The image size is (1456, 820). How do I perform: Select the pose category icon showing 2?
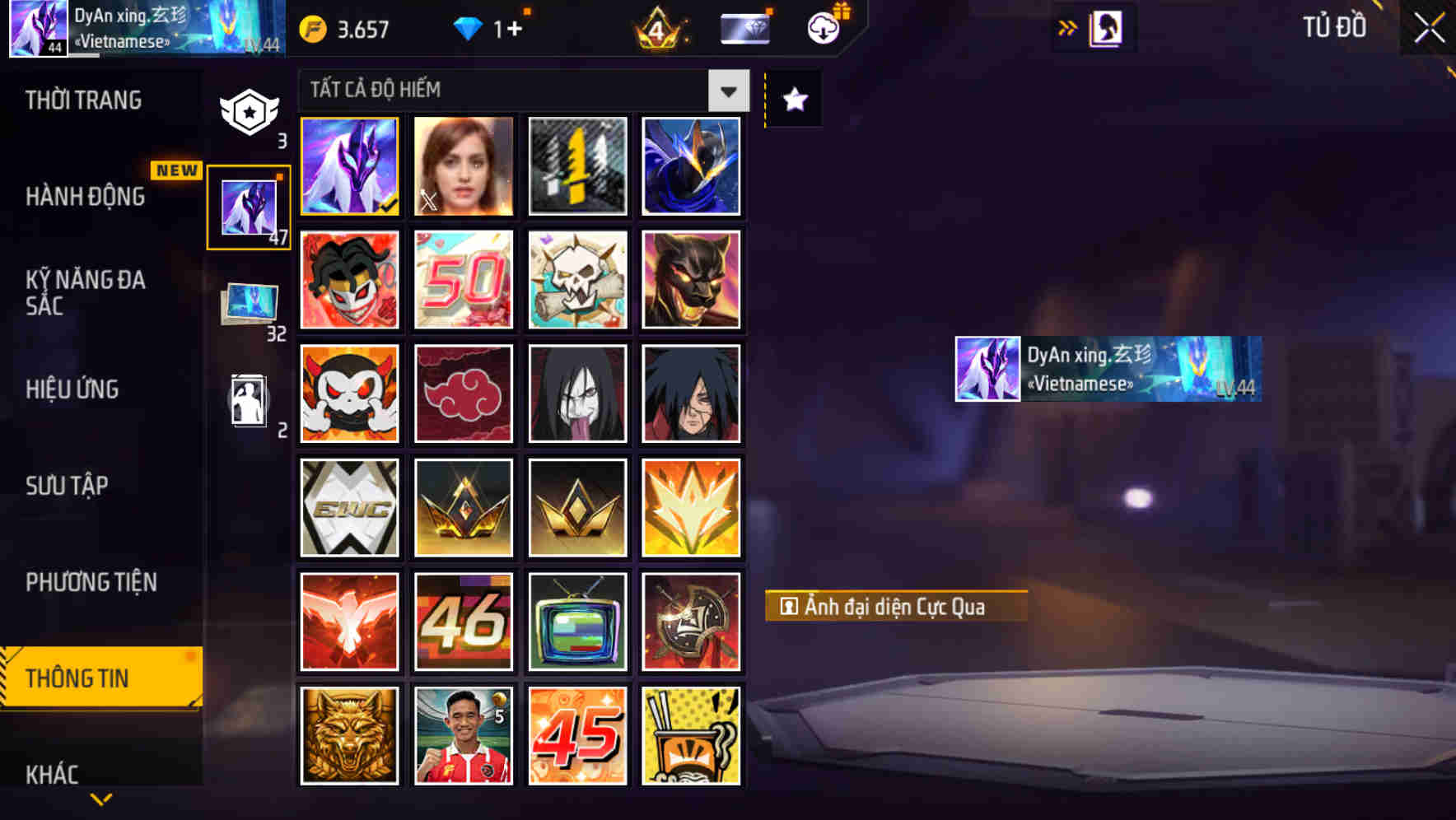click(x=250, y=401)
